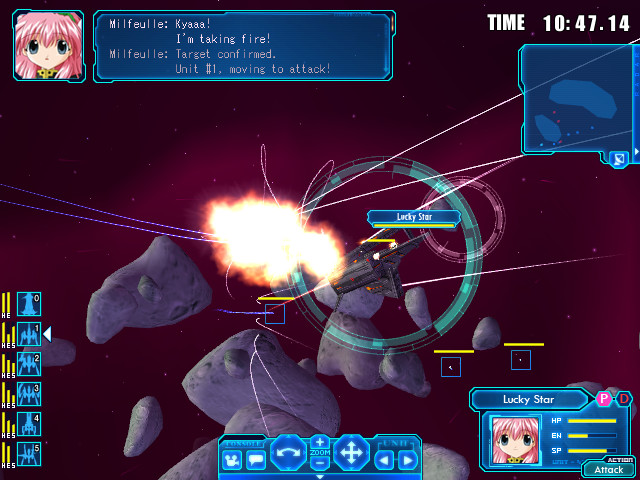Collapse the bottom control panel arrow
Image resolution: width=640 pixels, height=480 pixels.
click(320, 476)
